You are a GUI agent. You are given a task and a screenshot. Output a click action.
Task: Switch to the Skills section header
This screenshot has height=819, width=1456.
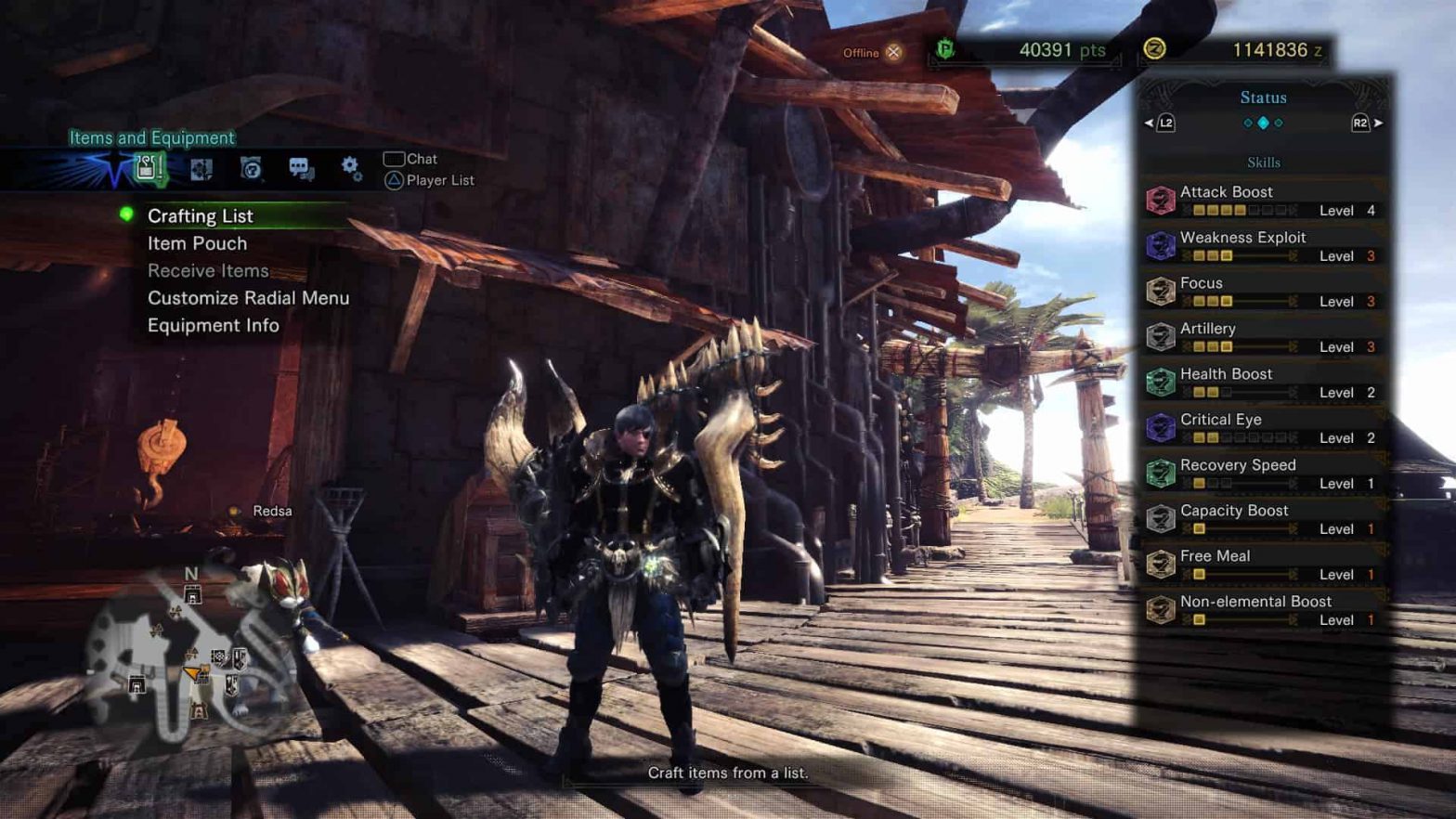point(1265,162)
